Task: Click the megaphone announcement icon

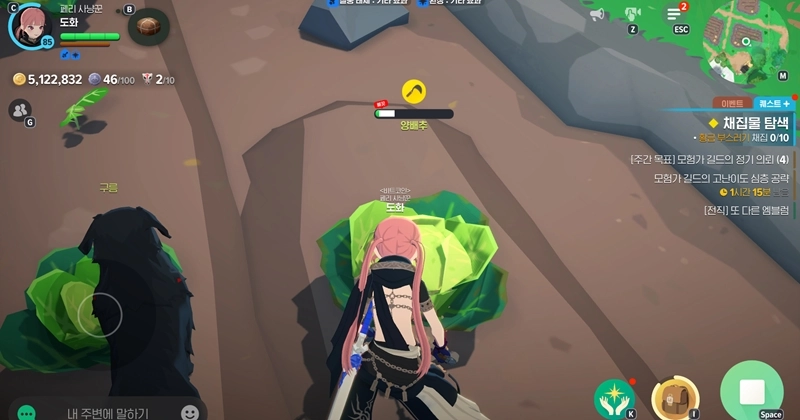Action: coord(597,15)
